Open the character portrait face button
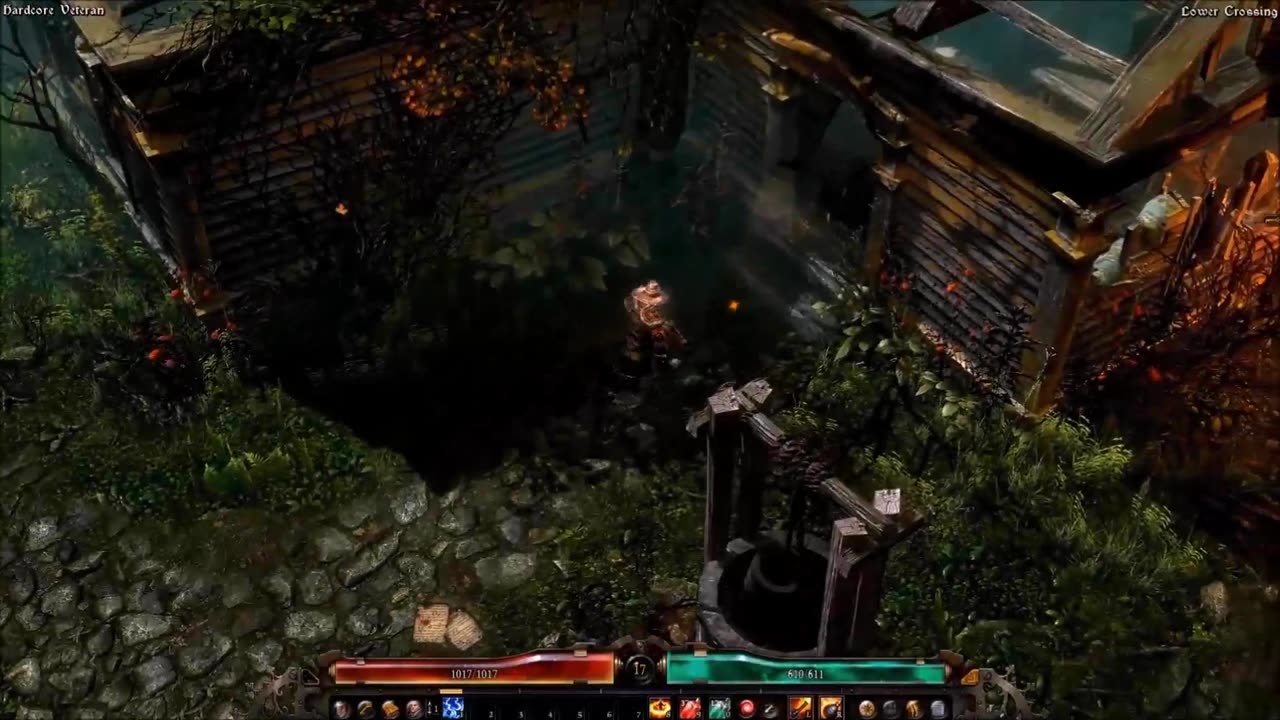 tap(413, 708)
